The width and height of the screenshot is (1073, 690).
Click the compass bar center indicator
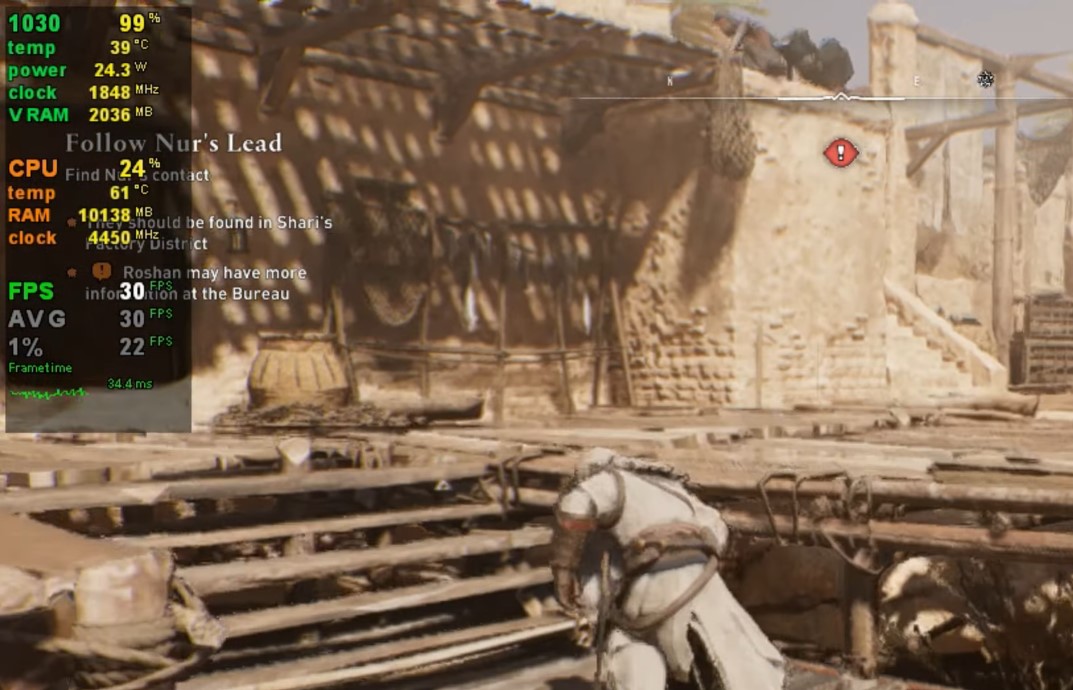click(x=841, y=97)
